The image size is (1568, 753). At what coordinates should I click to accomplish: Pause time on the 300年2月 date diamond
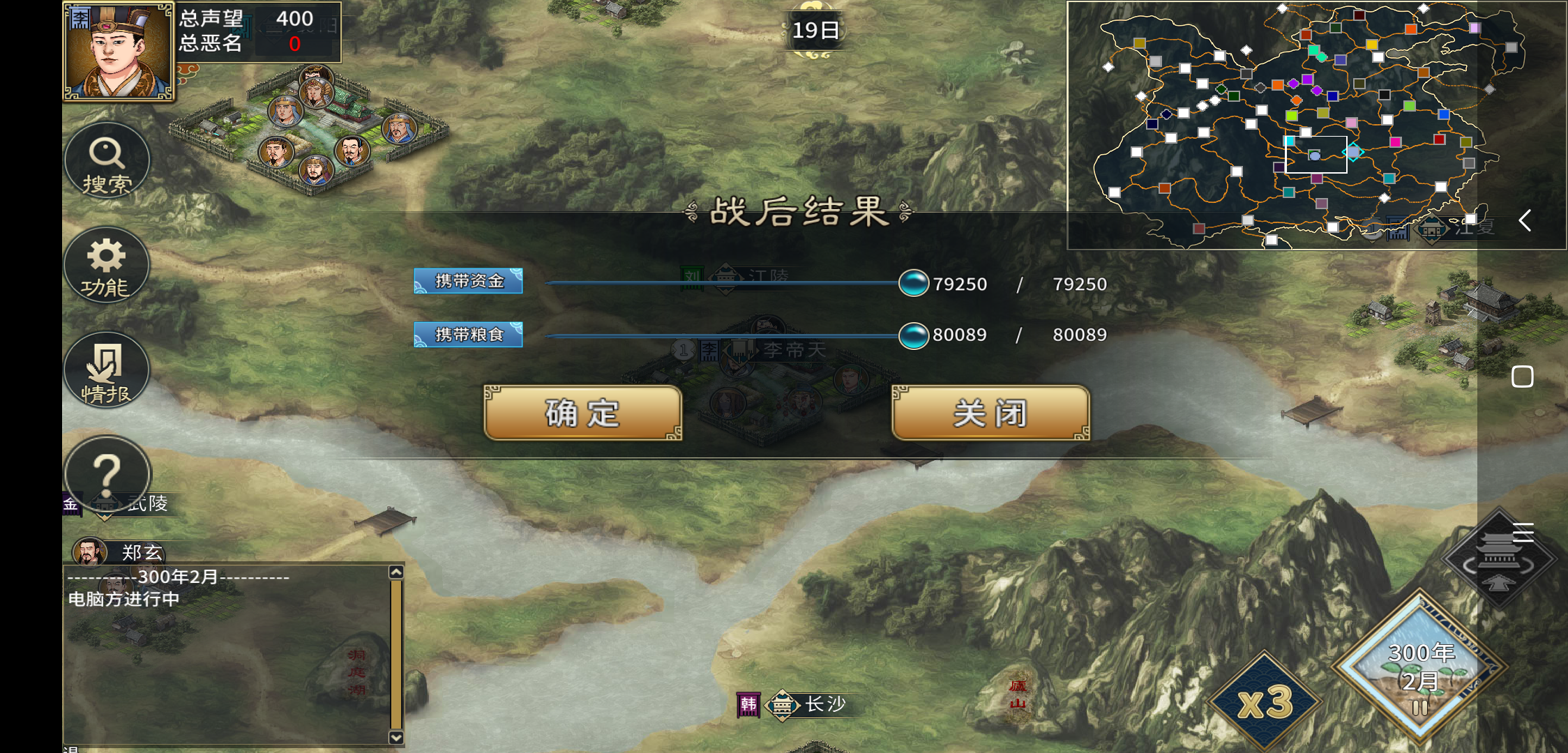coord(1419,668)
